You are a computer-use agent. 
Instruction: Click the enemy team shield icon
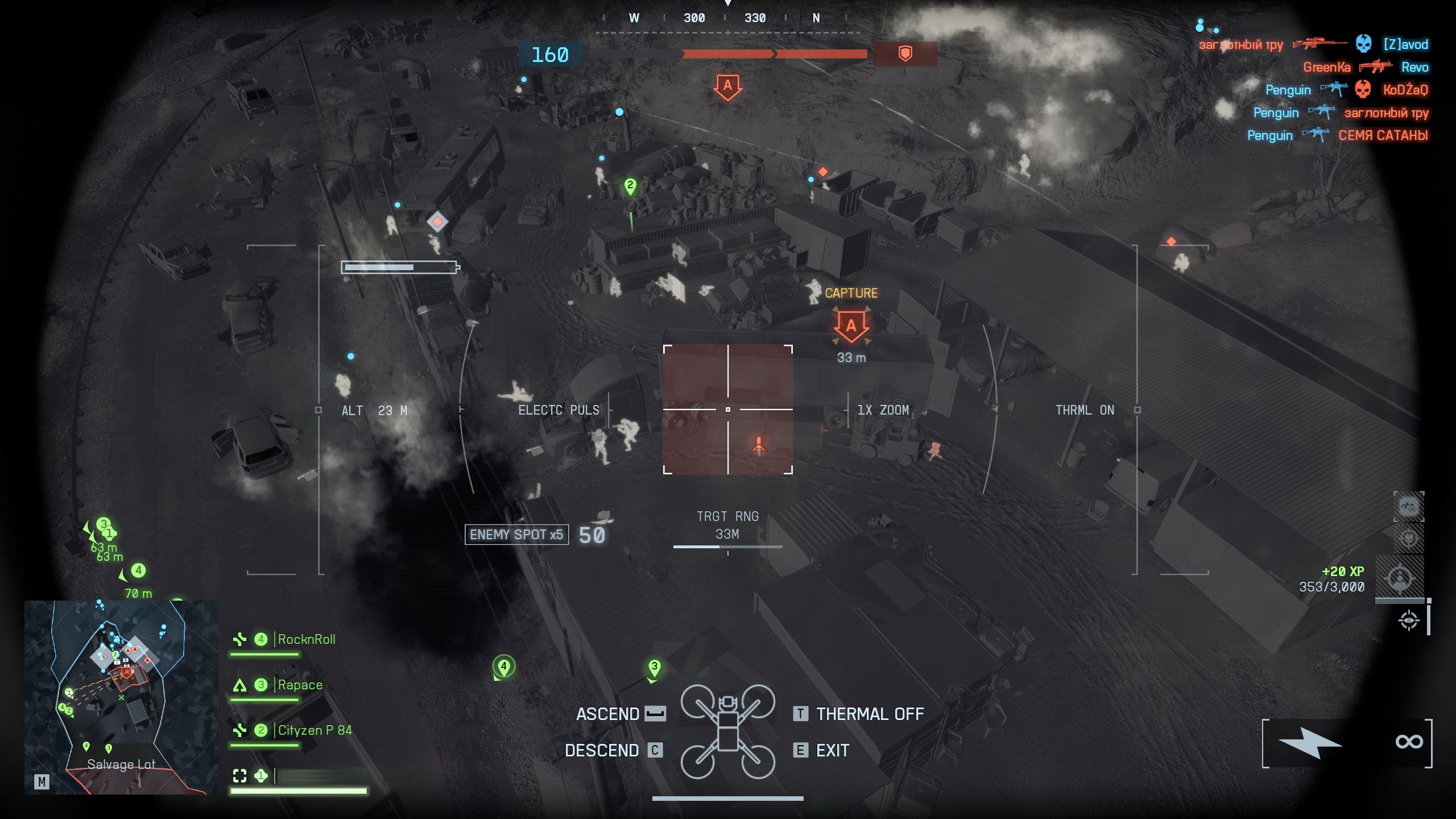905,54
